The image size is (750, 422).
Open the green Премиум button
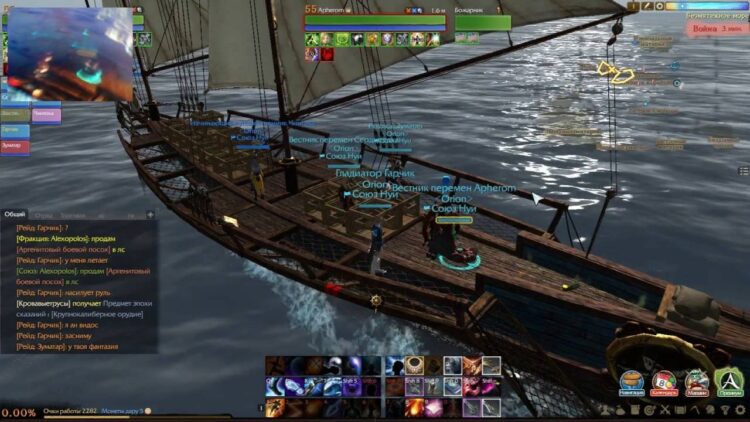click(x=729, y=383)
